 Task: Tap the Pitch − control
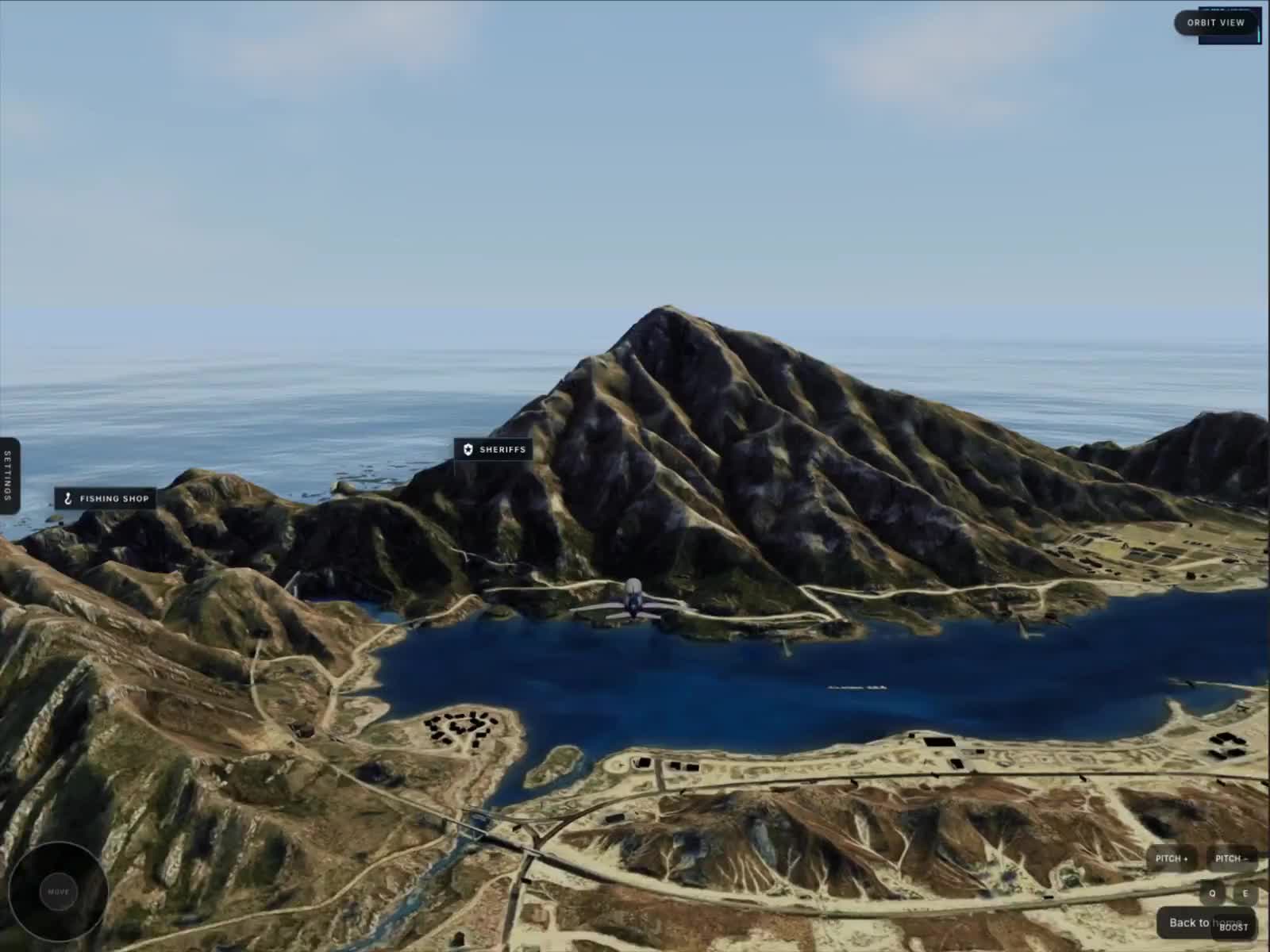pos(1230,858)
